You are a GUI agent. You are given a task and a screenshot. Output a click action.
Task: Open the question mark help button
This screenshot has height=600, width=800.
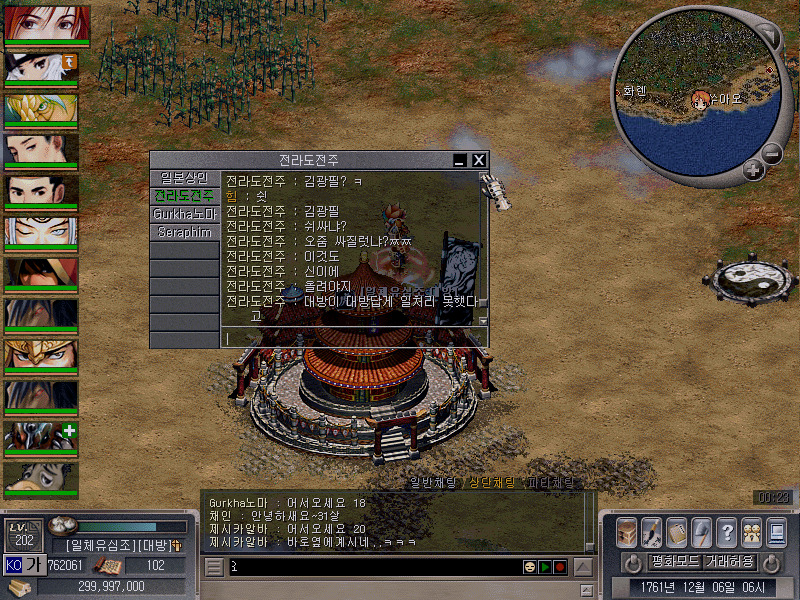point(727,531)
